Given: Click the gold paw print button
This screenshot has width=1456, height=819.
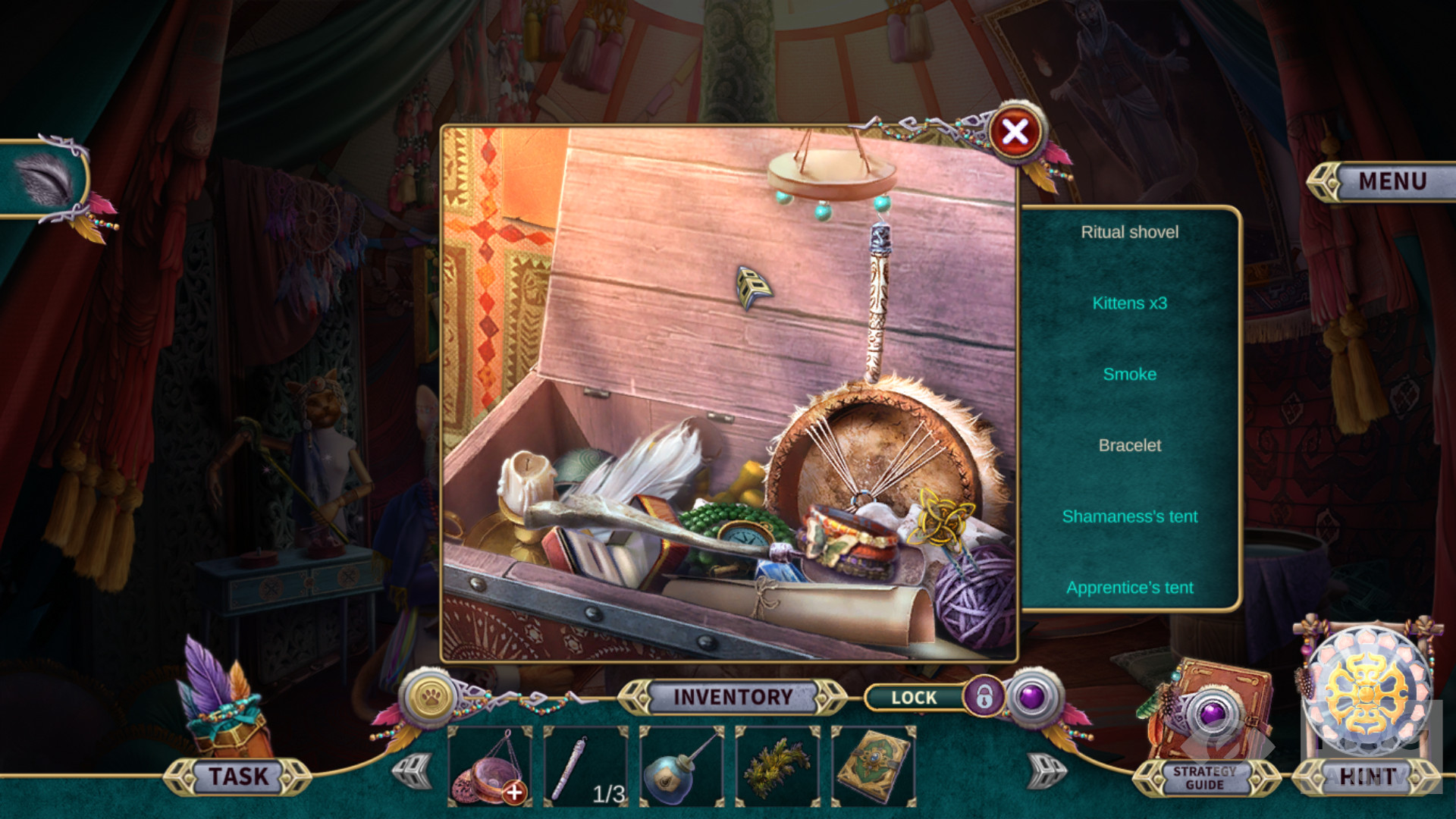Looking at the screenshot, I should pyautogui.click(x=431, y=696).
